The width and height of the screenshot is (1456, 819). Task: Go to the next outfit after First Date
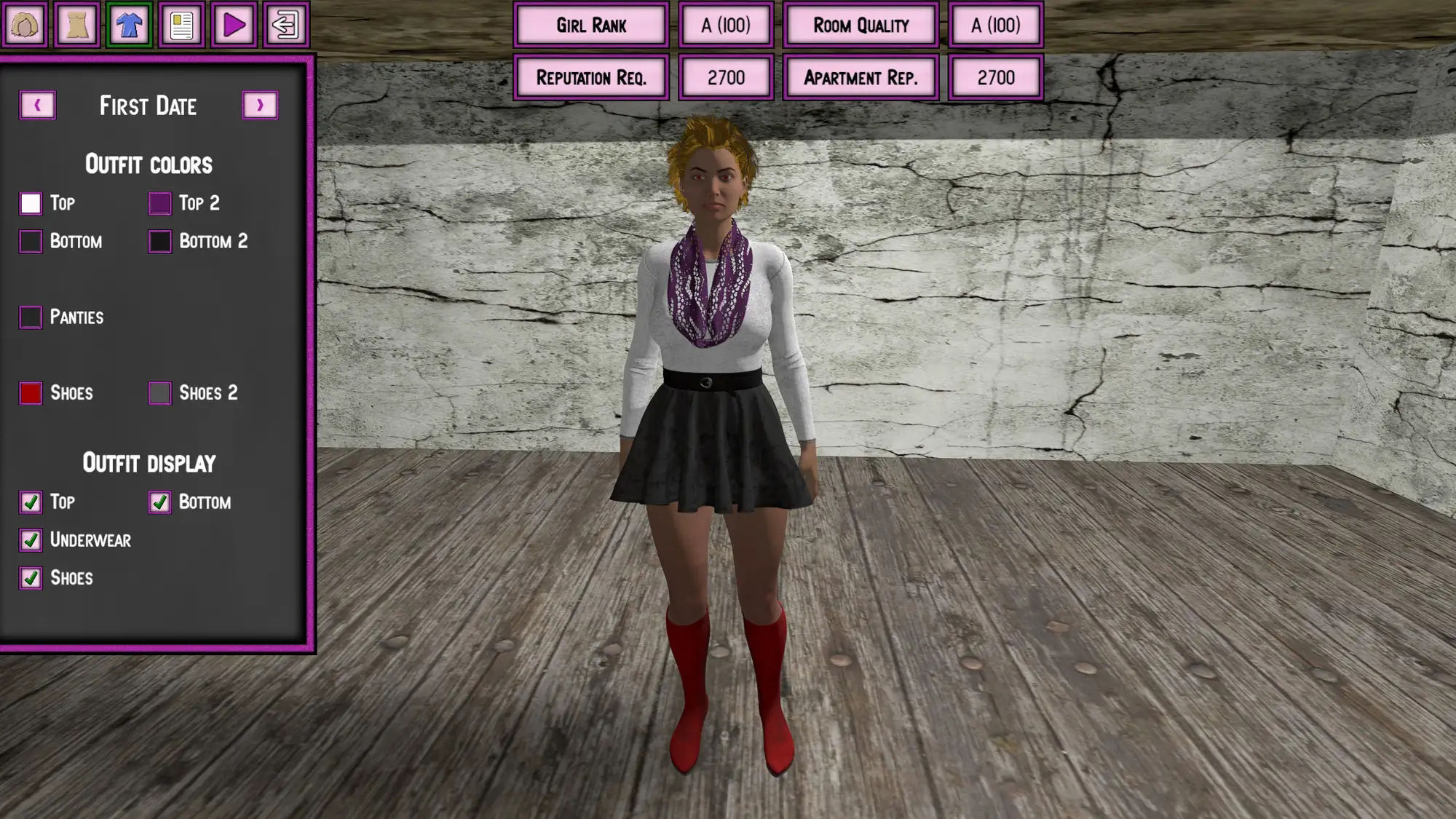(x=260, y=106)
